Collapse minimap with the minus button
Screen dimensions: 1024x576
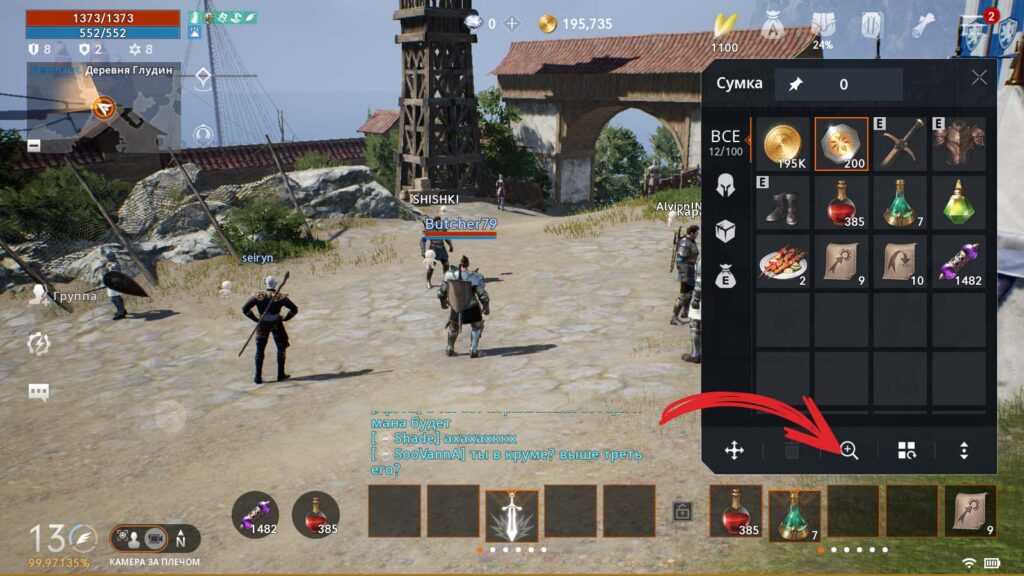click(35, 145)
